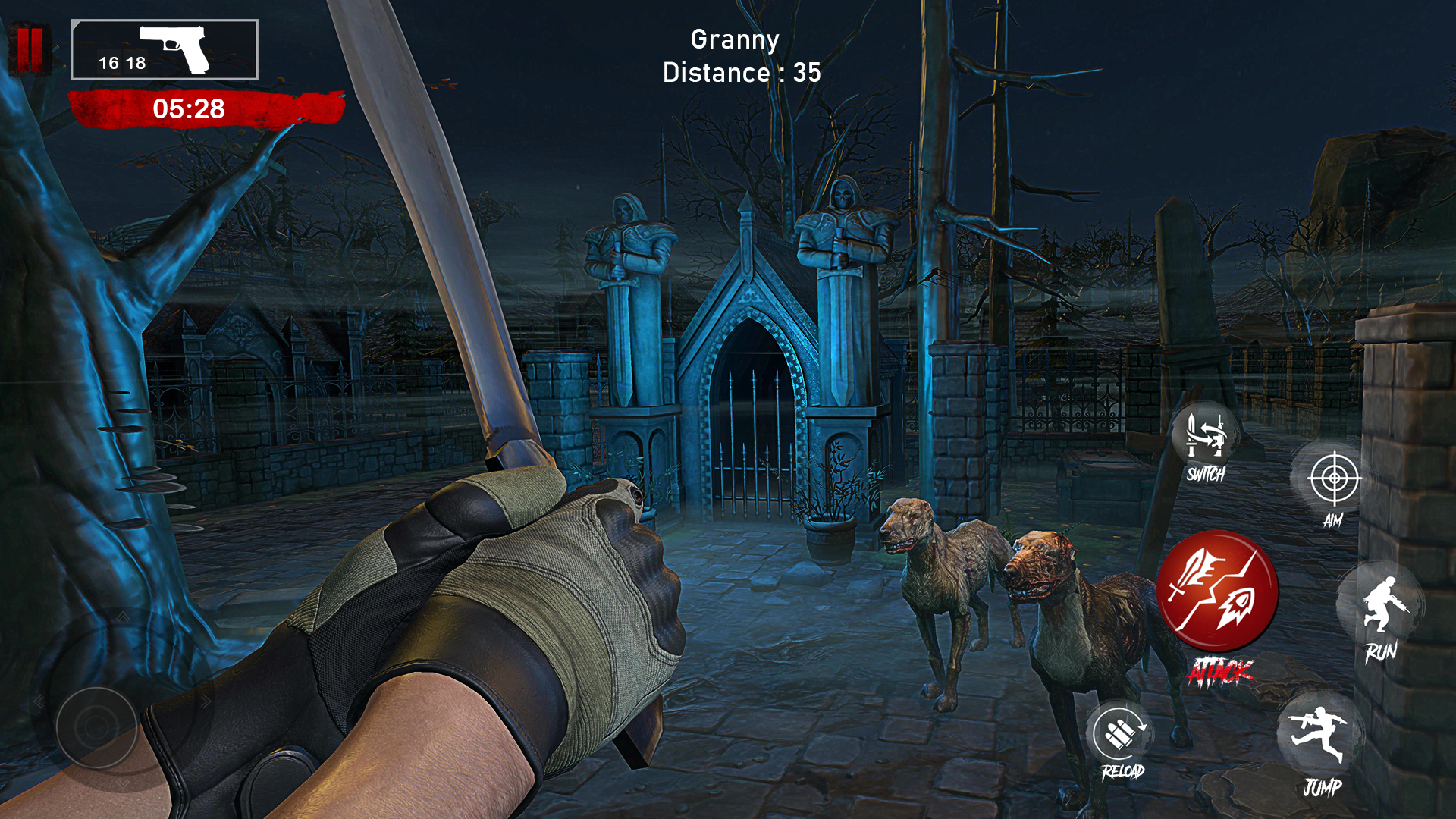Switch weapons with the Switch button
The height and width of the screenshot is (819, 1456).
coord(1205,438)
